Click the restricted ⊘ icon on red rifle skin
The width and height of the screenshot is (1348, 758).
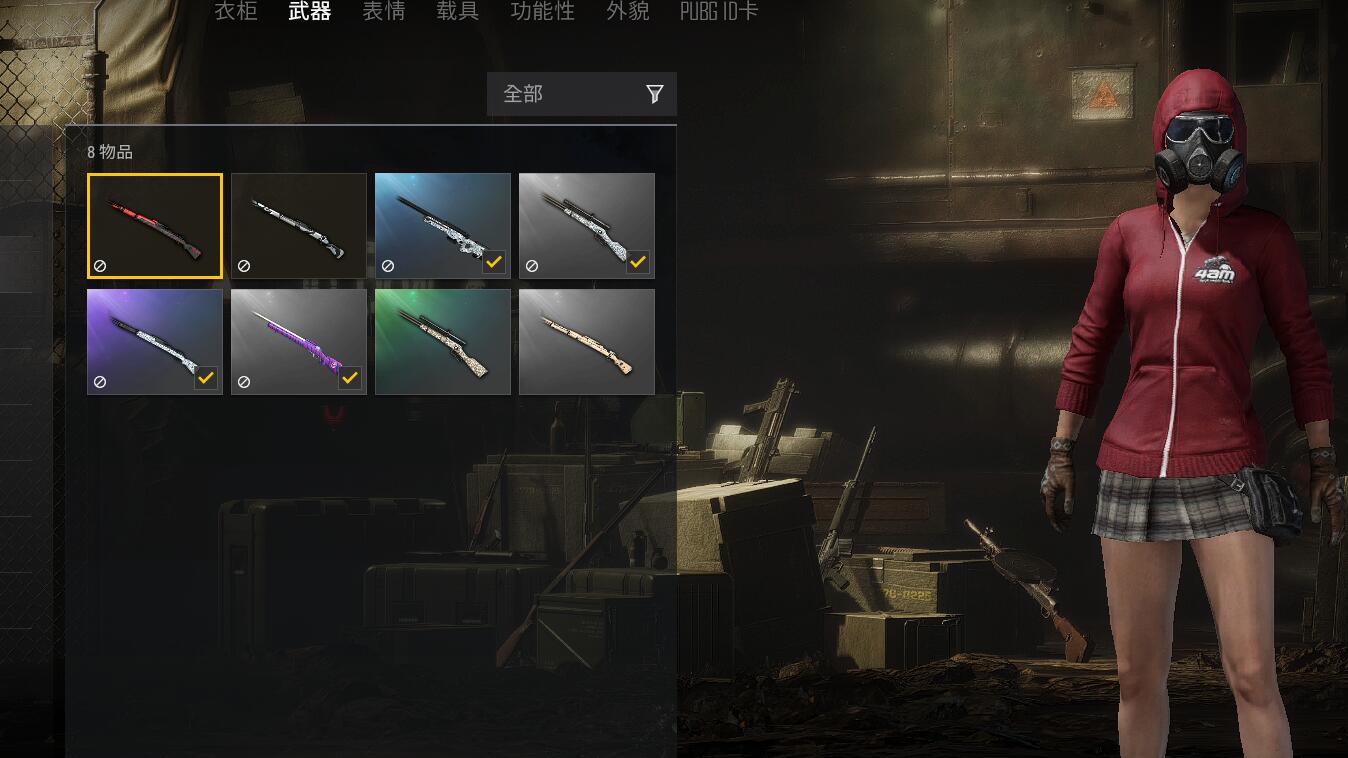[98, 264]
